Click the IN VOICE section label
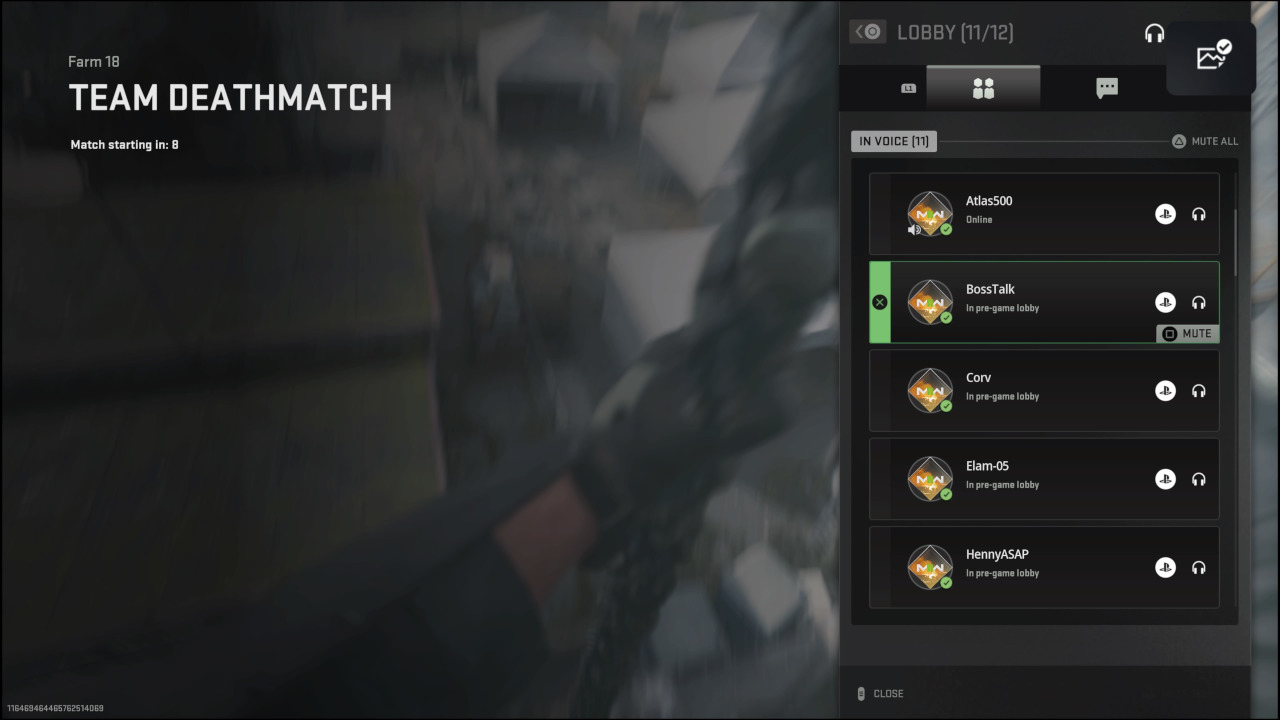Viewport: 1280px width, 720px height. click(893, 141)
